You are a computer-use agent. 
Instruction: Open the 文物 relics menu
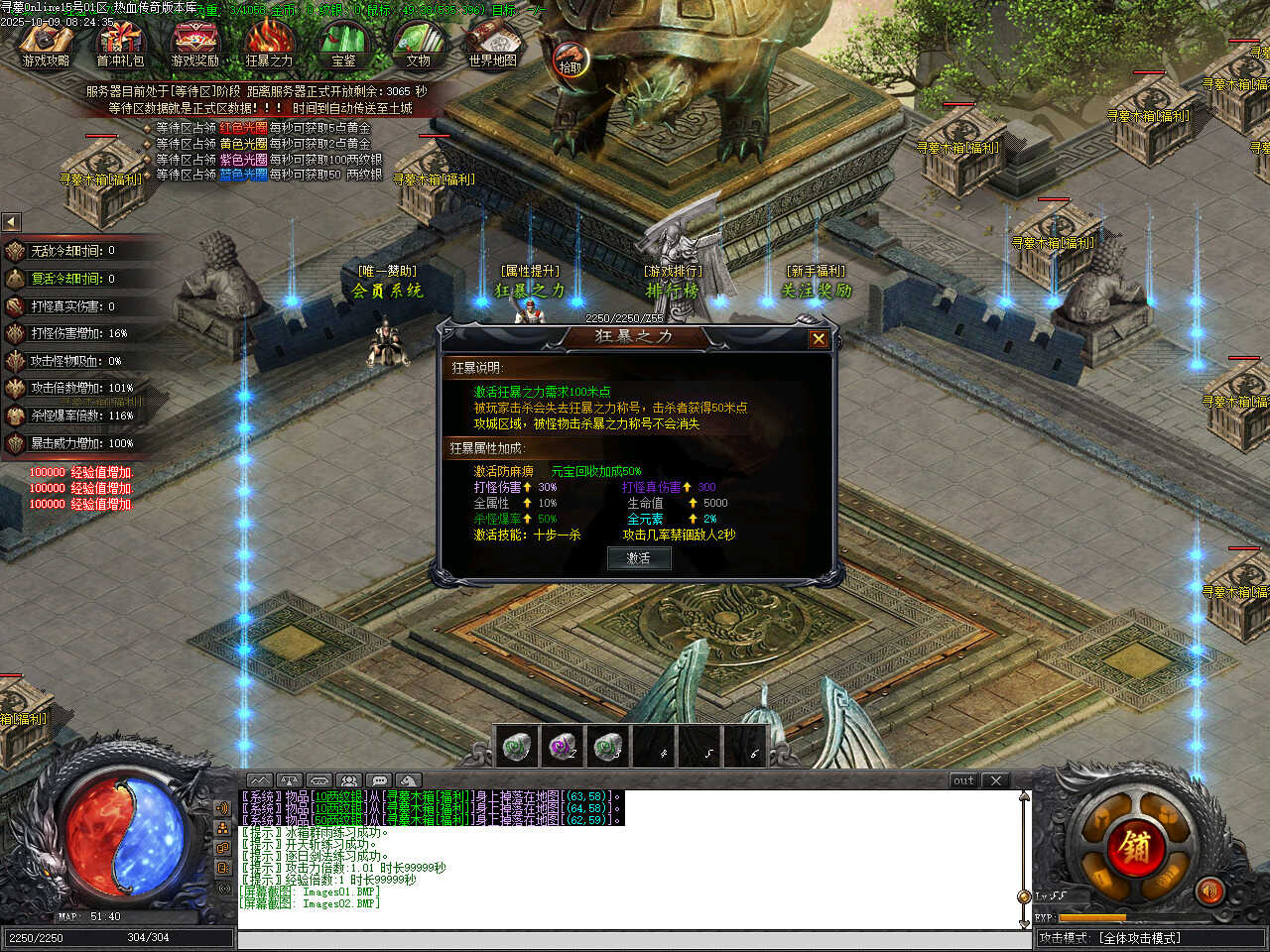pos(418,43)
